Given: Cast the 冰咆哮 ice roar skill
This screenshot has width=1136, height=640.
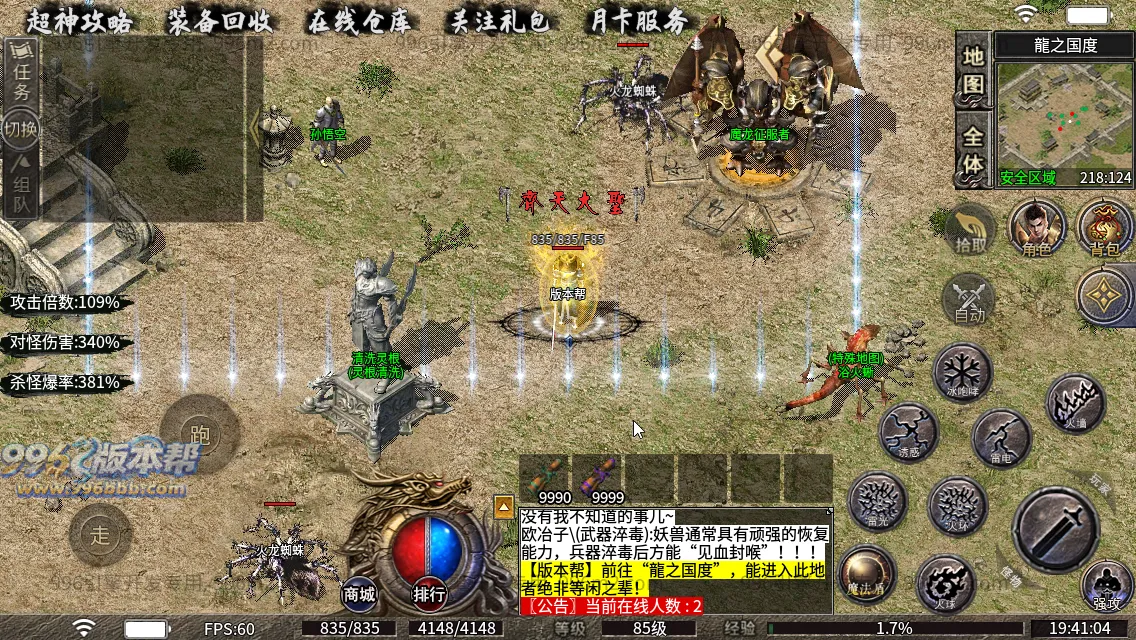Looking at the screenshot, I should pyautogui.click(x=962, y=372).
